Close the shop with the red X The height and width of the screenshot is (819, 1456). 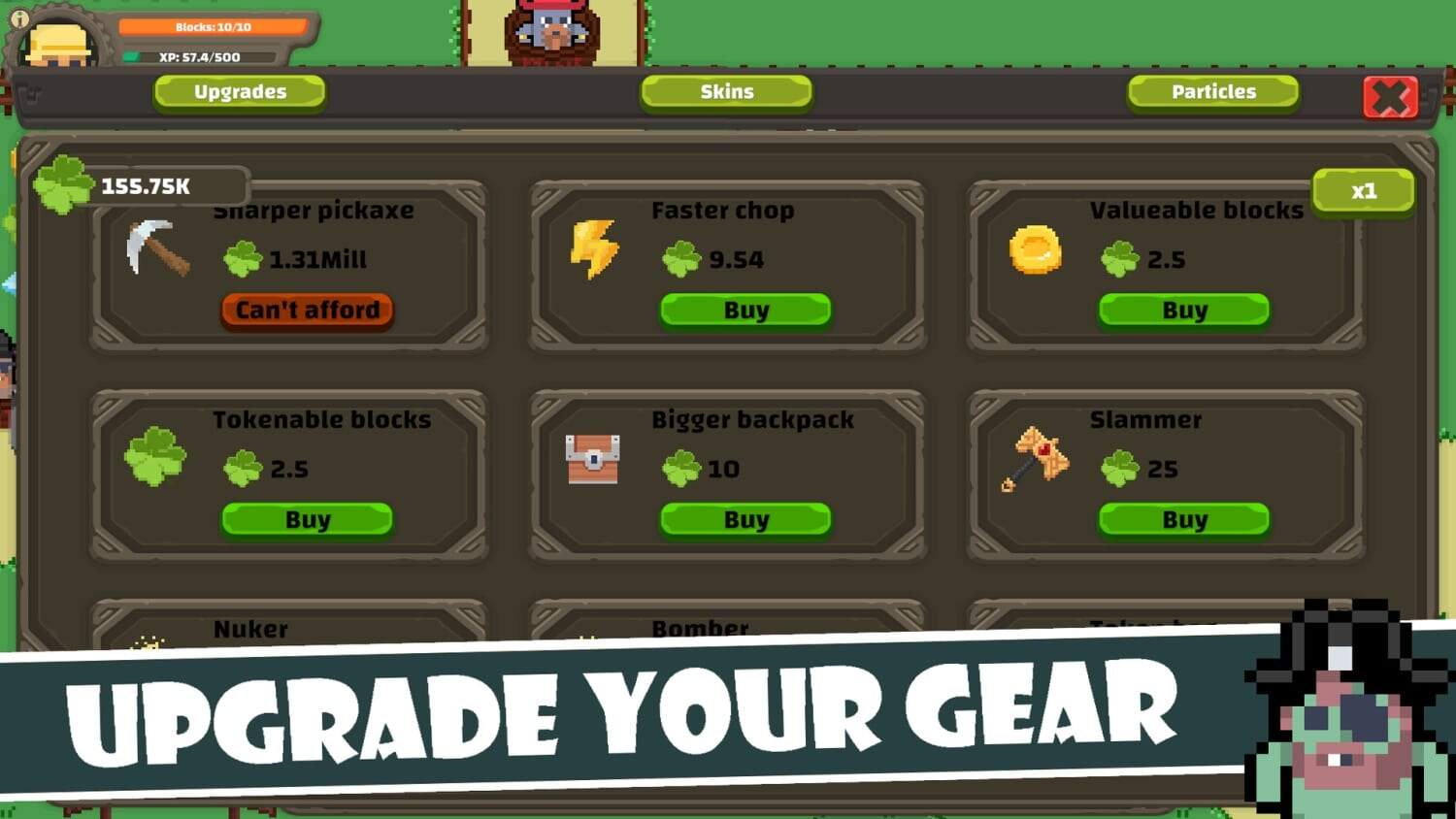click(1390, 97)
